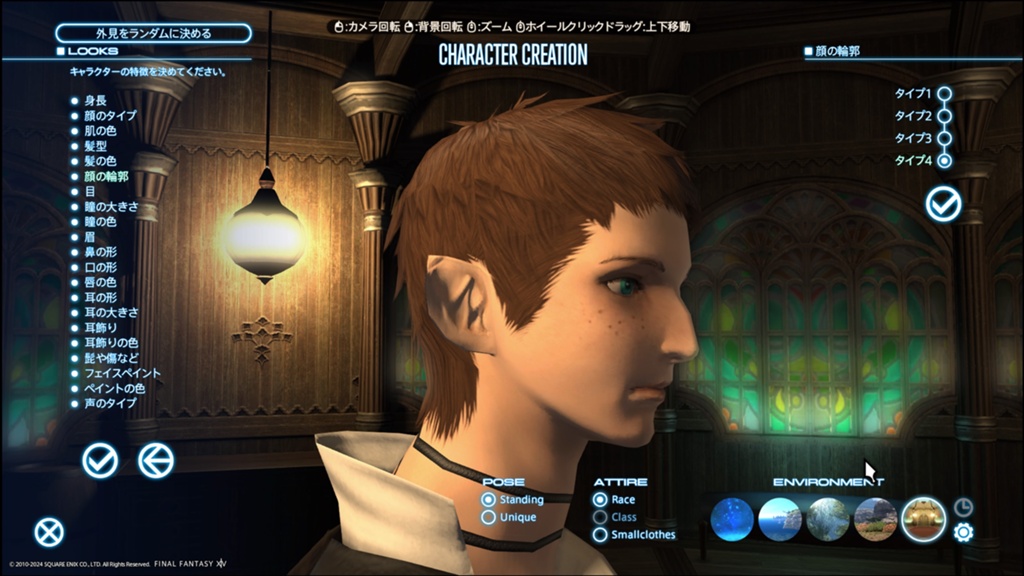
Task: Choose the タイプ3 jaw type
Action: [943, 138]
